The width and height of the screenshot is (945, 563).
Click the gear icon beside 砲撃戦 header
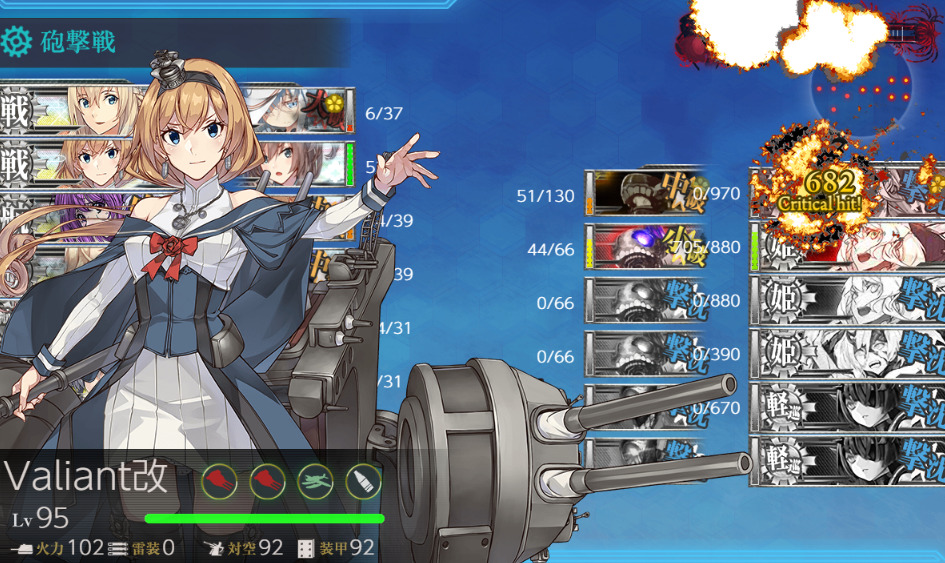16,42
